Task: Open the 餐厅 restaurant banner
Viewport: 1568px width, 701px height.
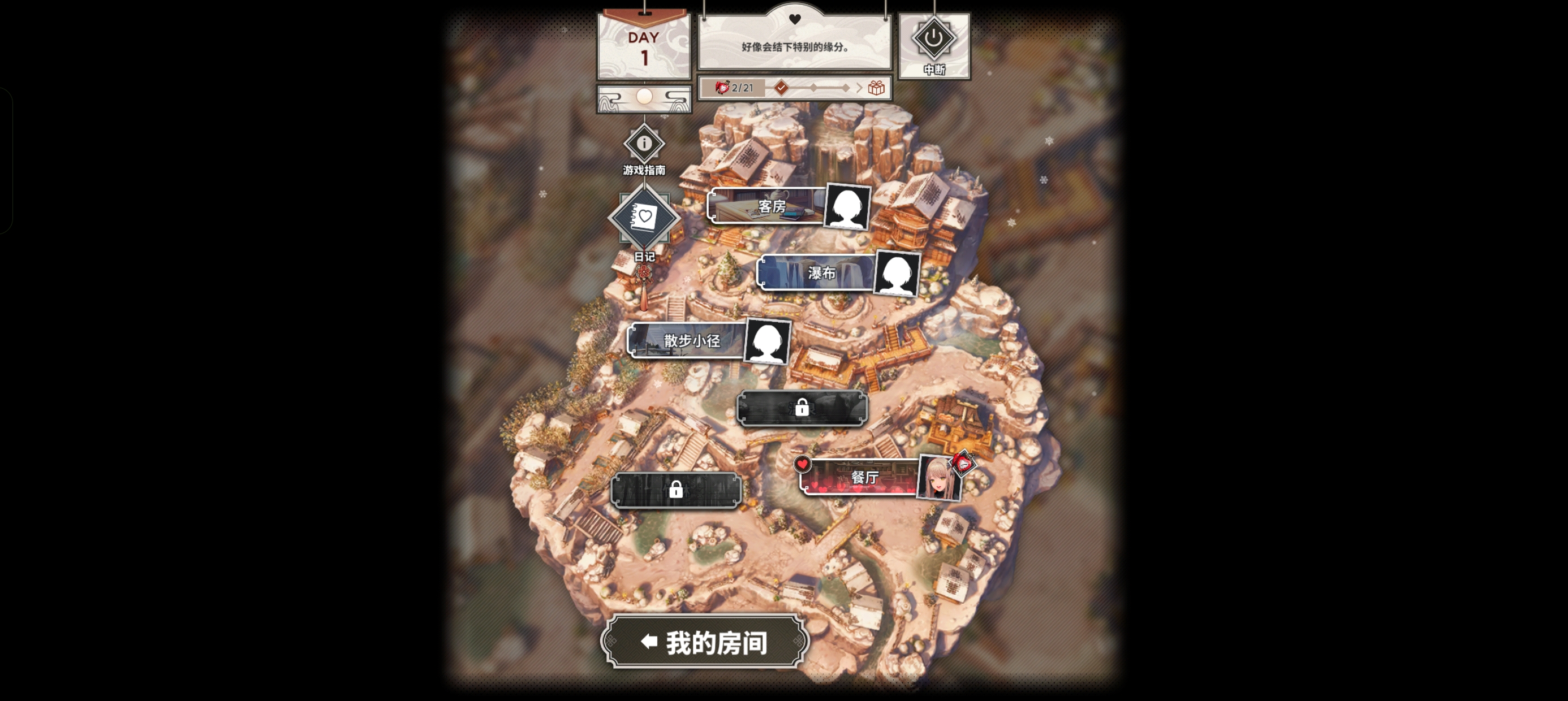Action: point(859,479)
